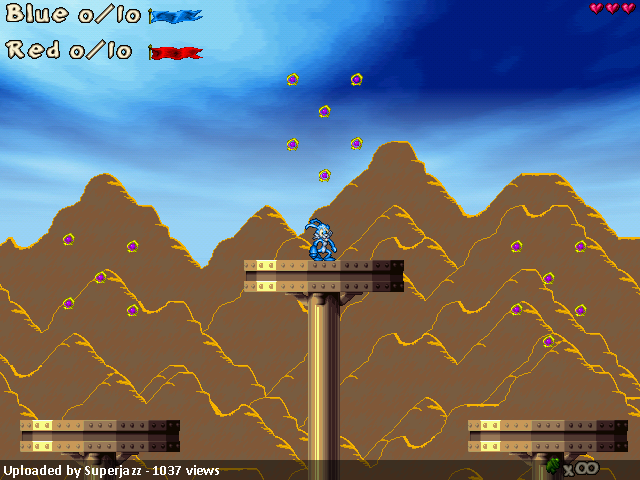Click the blue team flag icon
The height and width of the screenshot is (480, 640).
coord(175,16)
